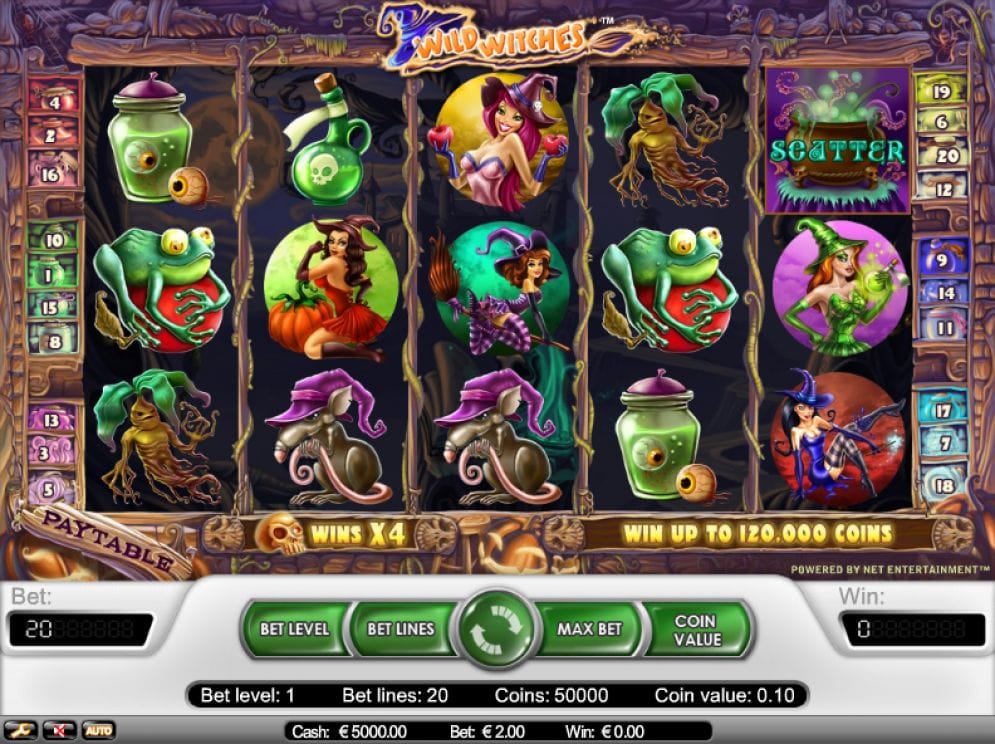The image size is (995, 744).
Task: Click the Bet Level button
Action: coord(294,629)
